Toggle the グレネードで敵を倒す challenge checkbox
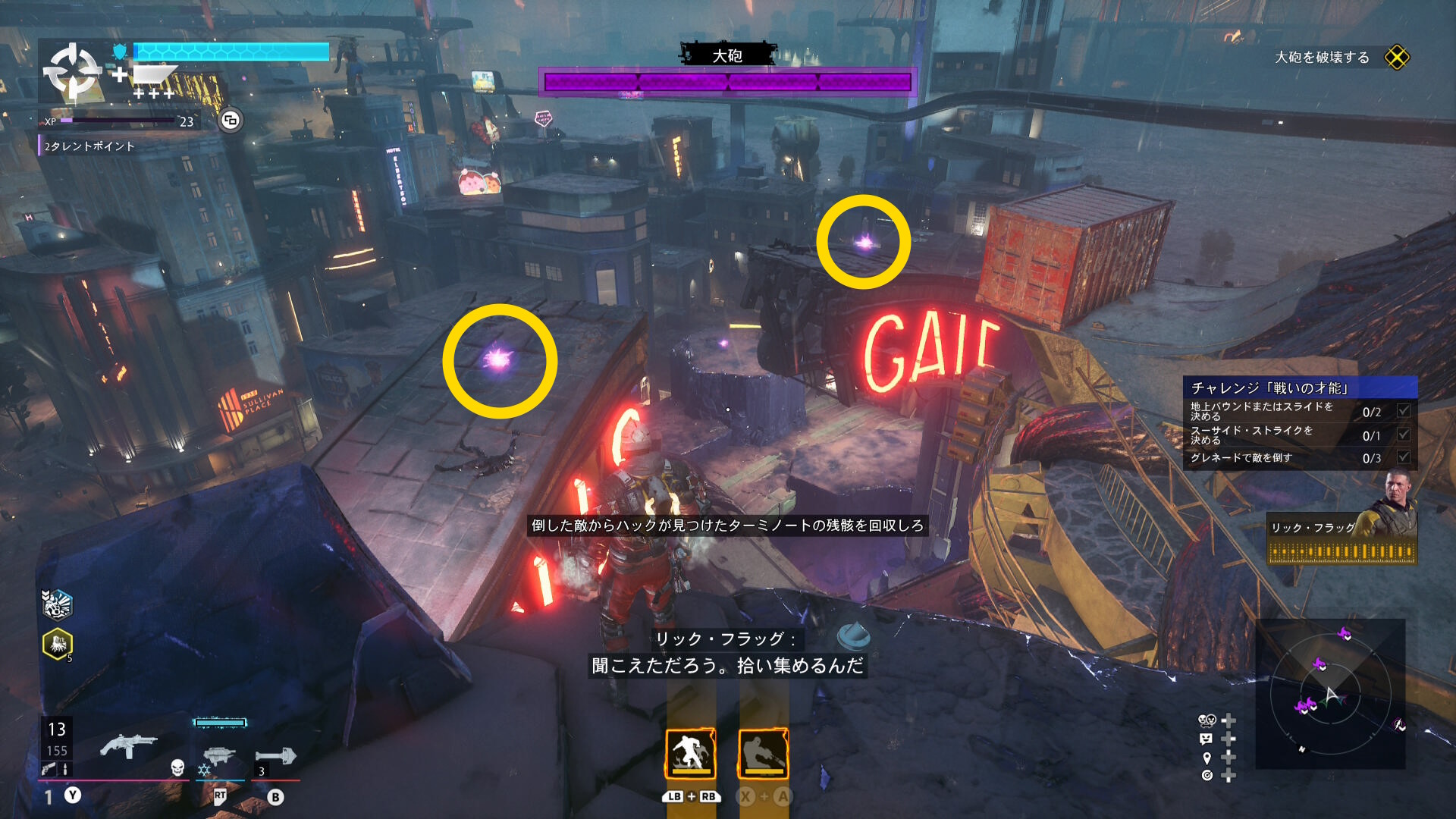 click(x=1404, y=457)
